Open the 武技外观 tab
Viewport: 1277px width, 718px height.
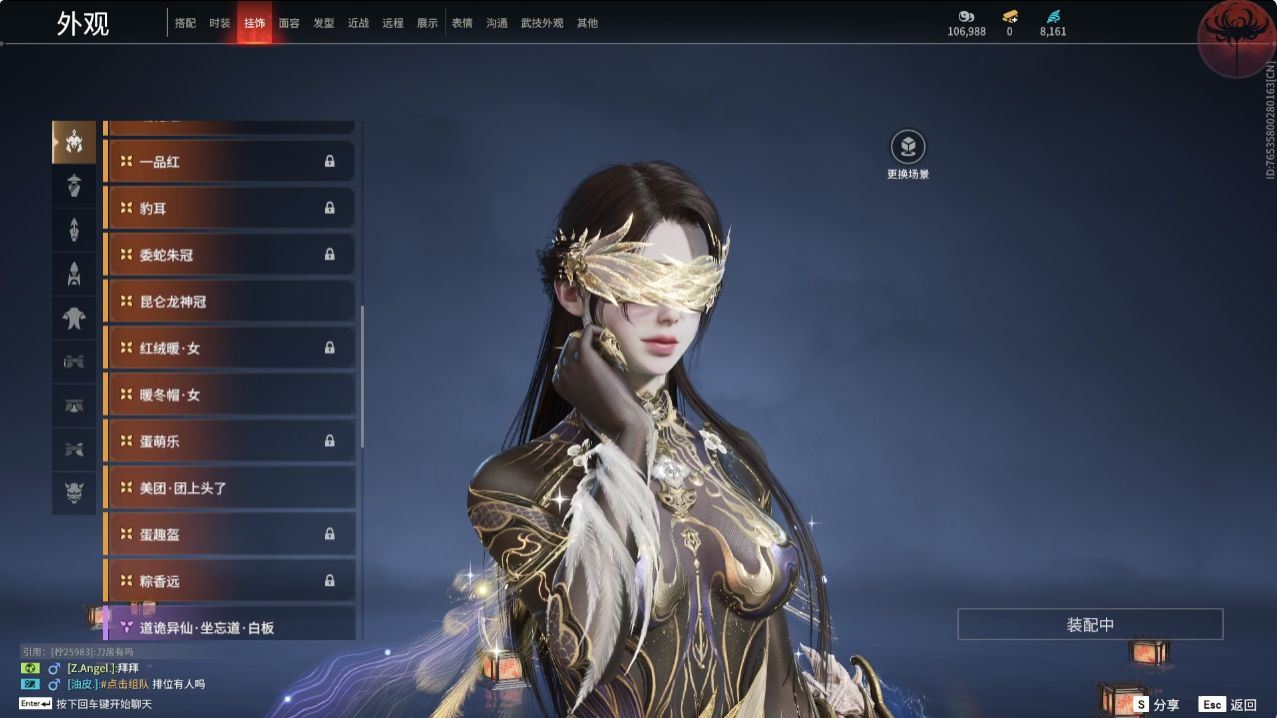542,23
